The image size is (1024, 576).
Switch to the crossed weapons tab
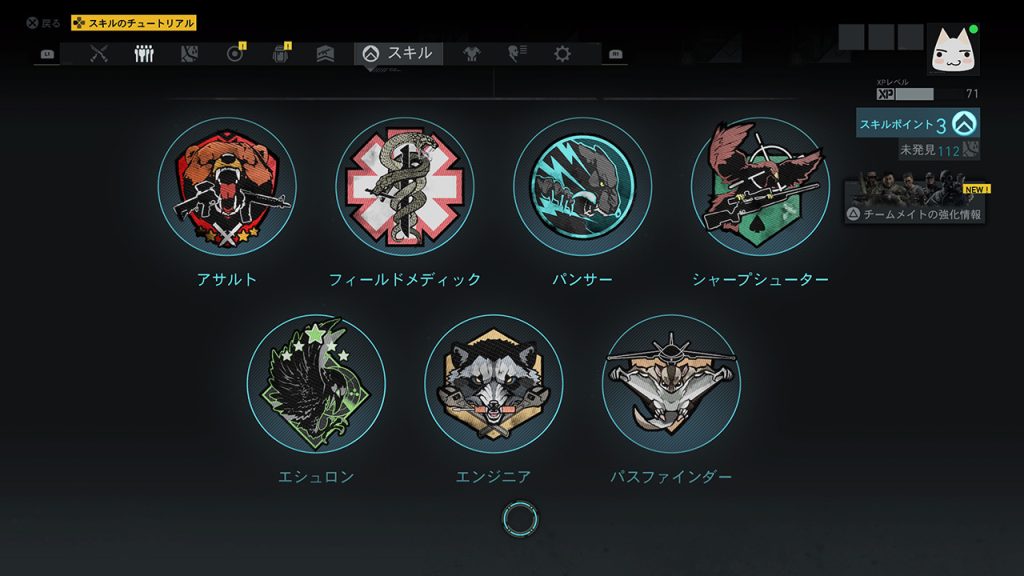click(x=98, y=54)
